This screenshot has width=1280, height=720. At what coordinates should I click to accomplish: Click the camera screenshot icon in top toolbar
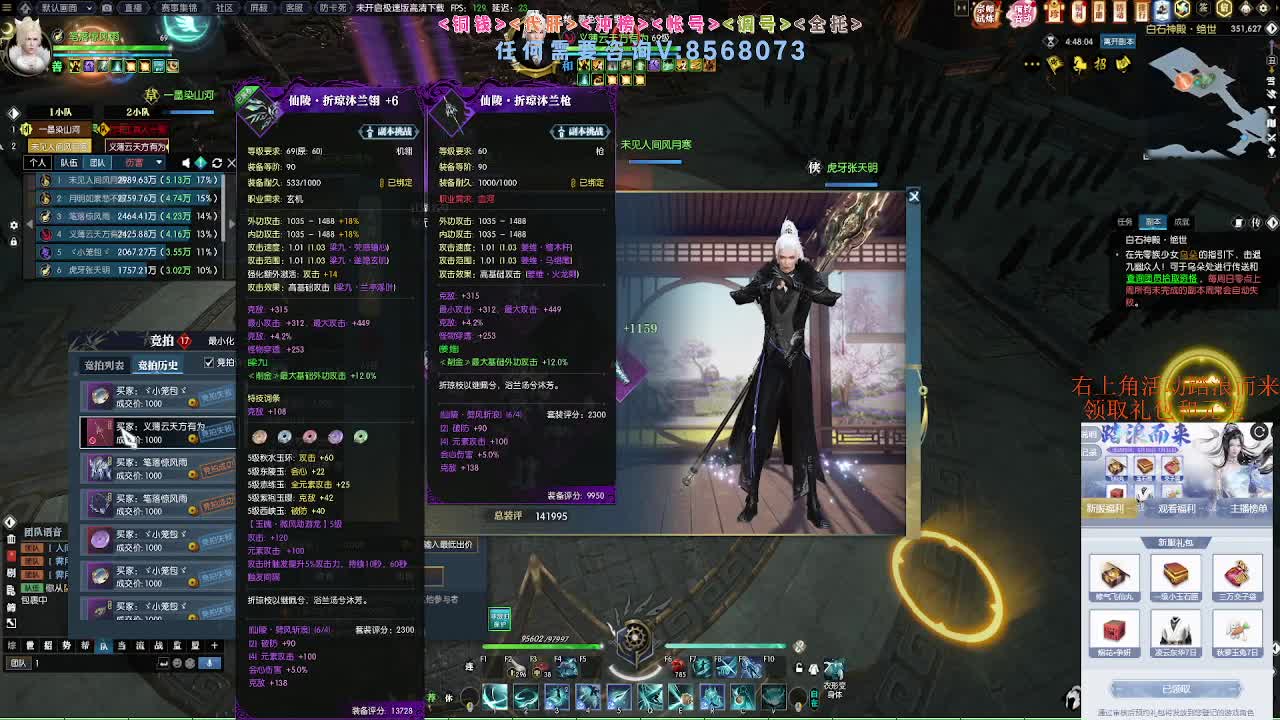tap(106, 8)
